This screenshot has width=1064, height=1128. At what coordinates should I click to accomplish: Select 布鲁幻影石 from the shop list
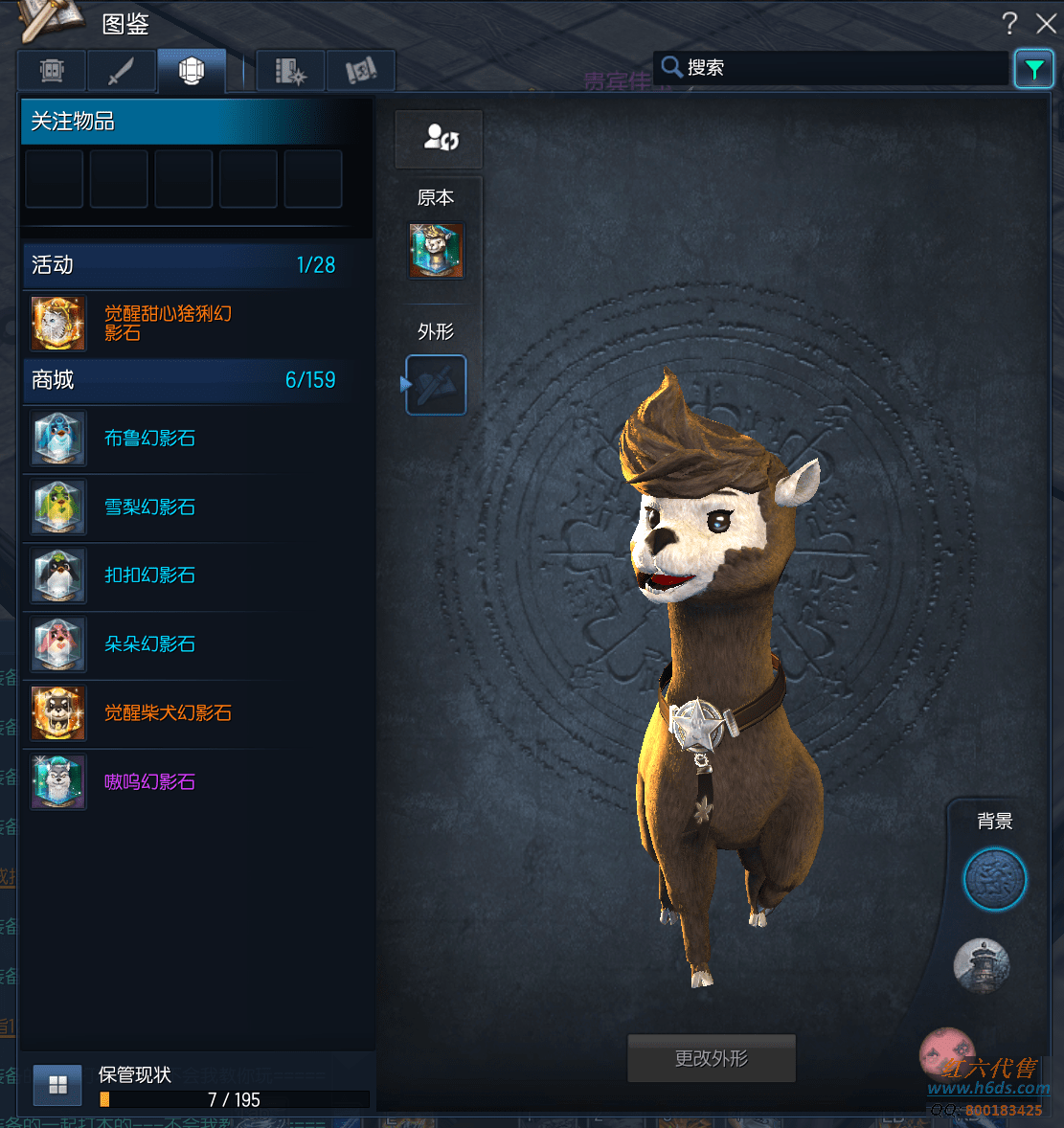(149, 439)
